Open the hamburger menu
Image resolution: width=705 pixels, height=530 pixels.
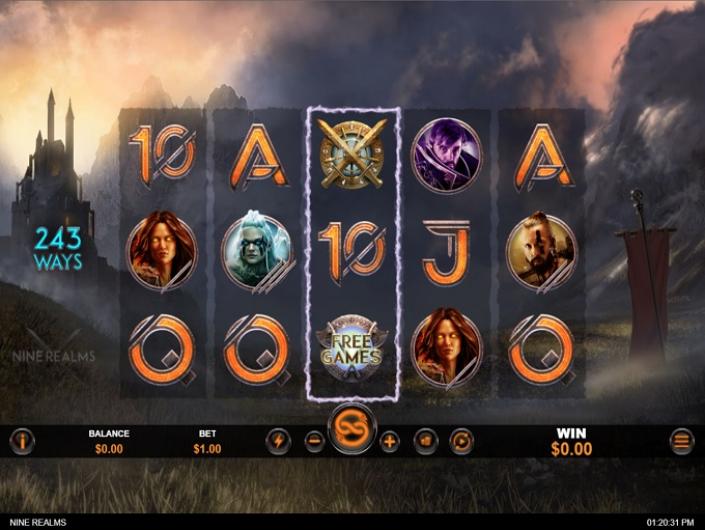682,441
